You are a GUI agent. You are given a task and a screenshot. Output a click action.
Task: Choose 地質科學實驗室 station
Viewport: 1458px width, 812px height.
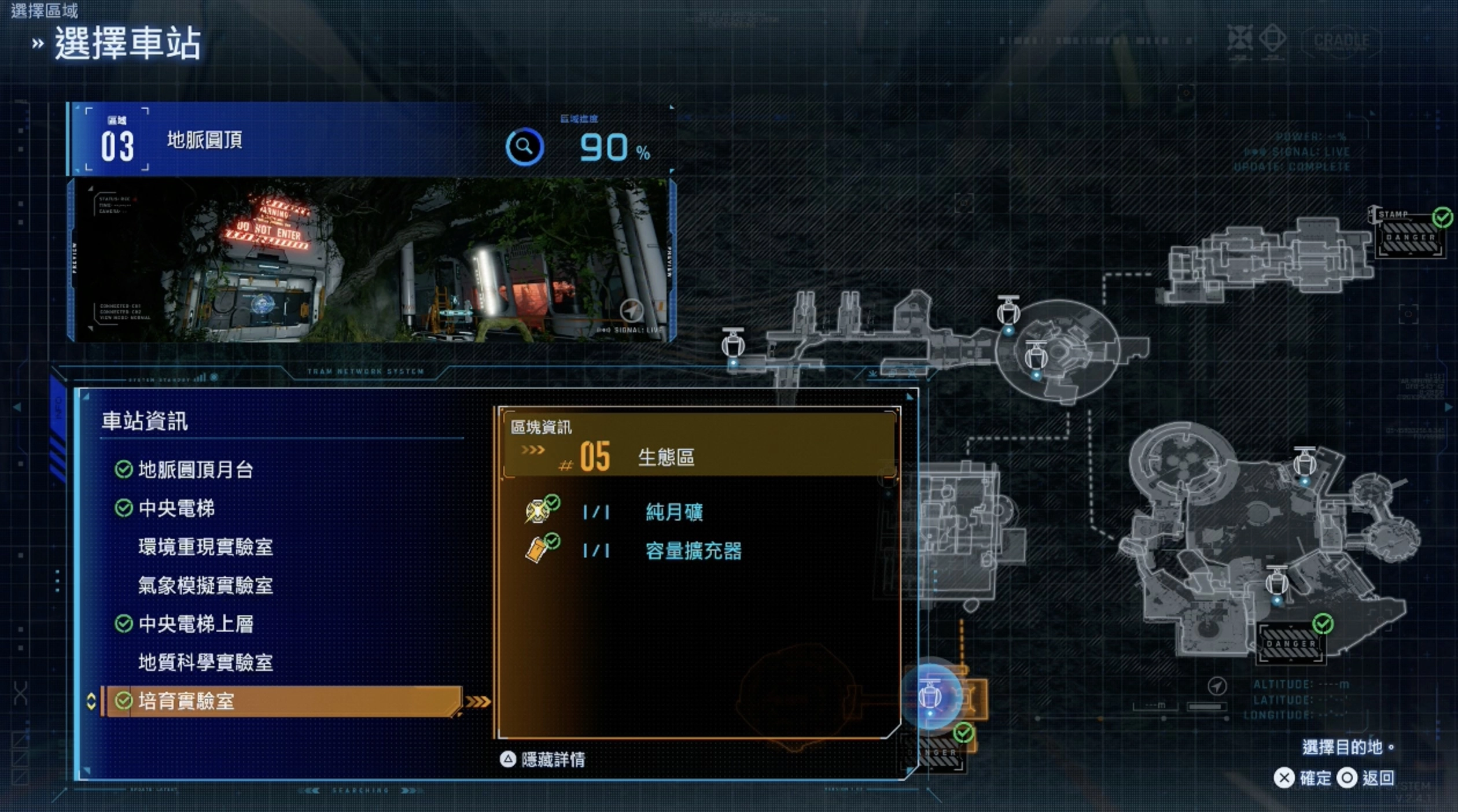(x=205, y=663)
